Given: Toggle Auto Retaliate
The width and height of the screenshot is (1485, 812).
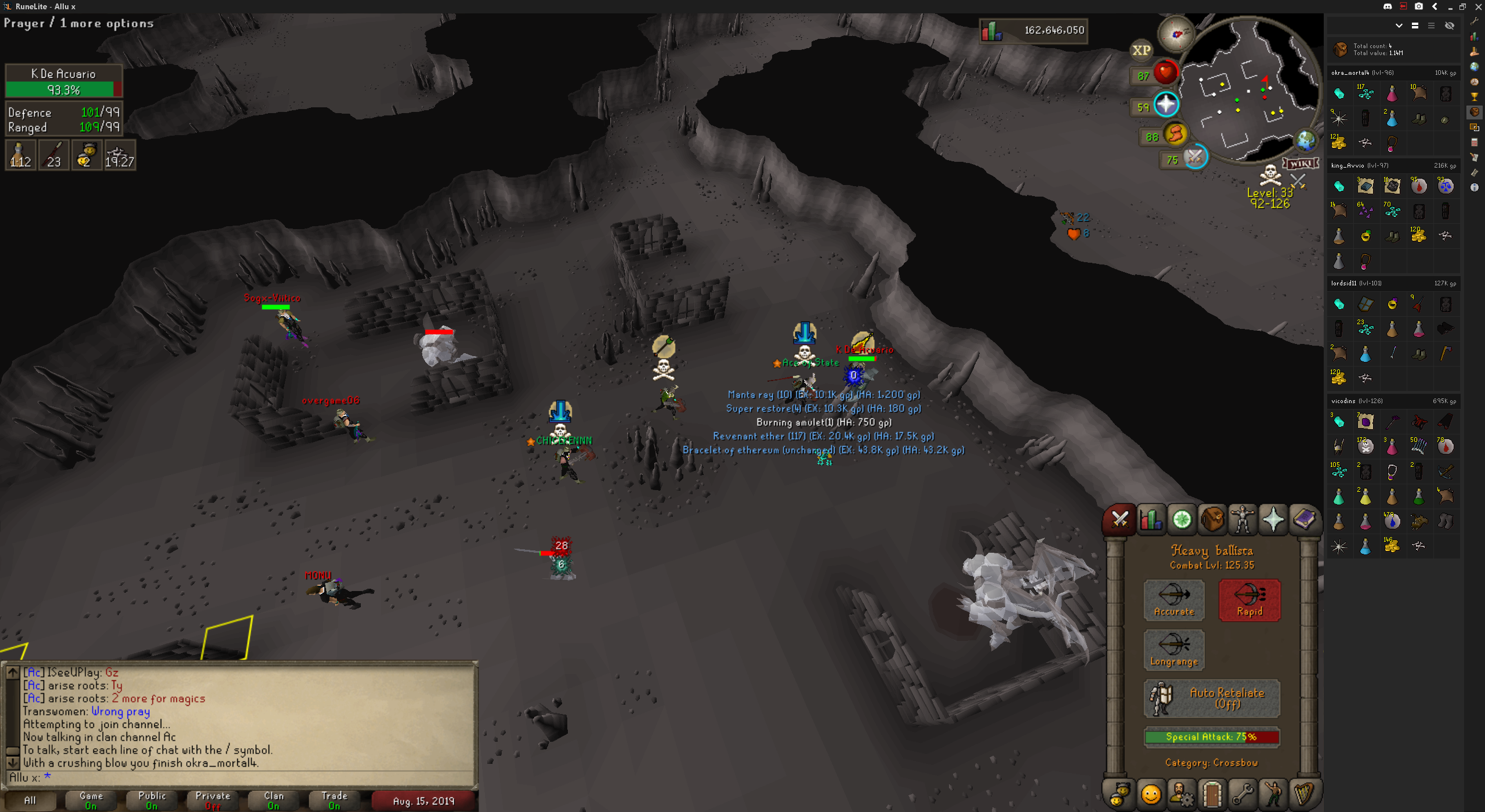Looking at the screenshot, I should pos(1212,698).
